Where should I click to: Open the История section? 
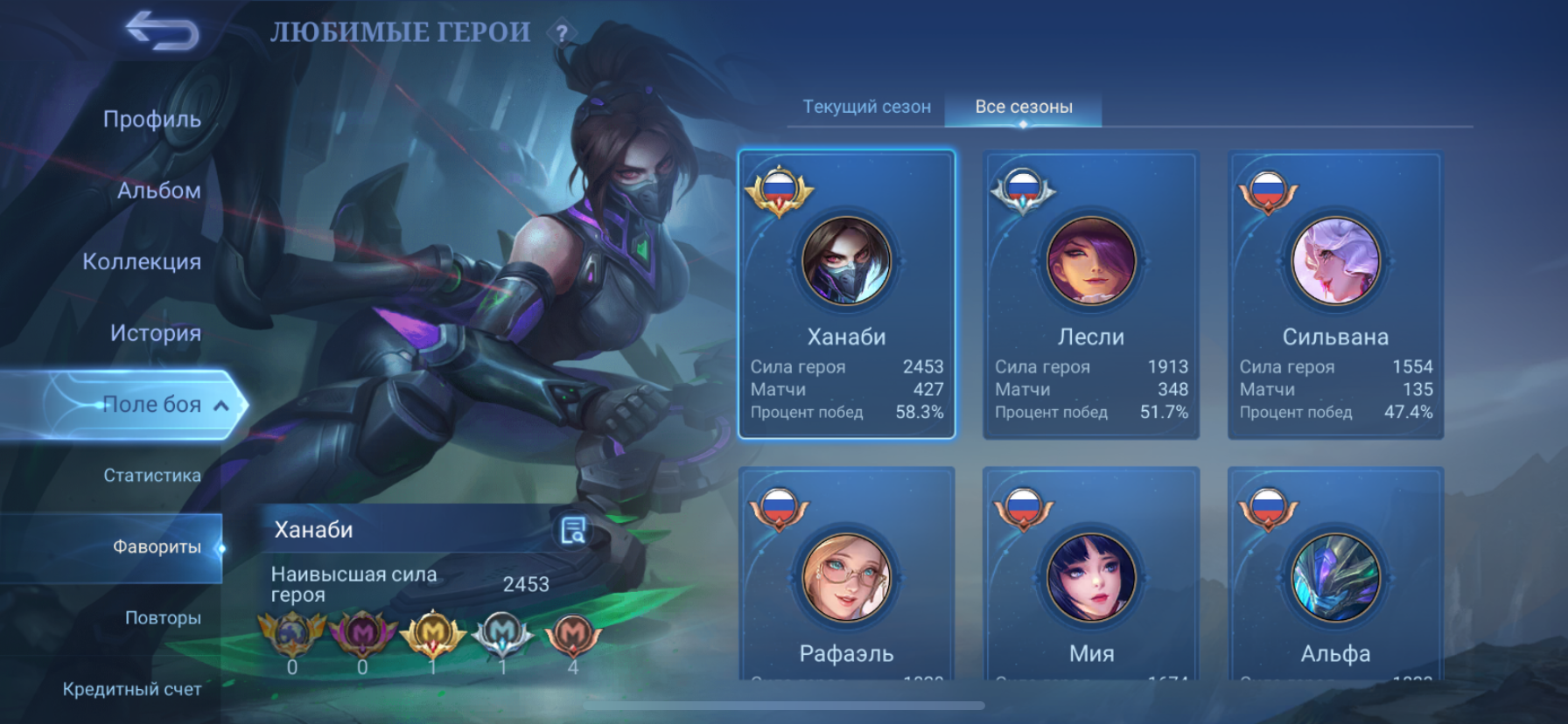[x=155, y=333]
